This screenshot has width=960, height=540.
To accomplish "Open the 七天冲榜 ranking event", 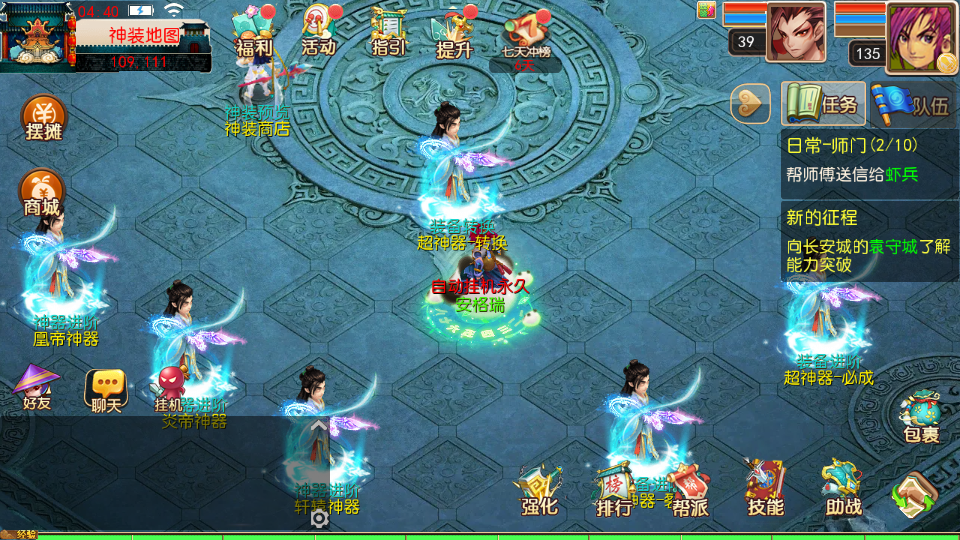I will (526, 40).
